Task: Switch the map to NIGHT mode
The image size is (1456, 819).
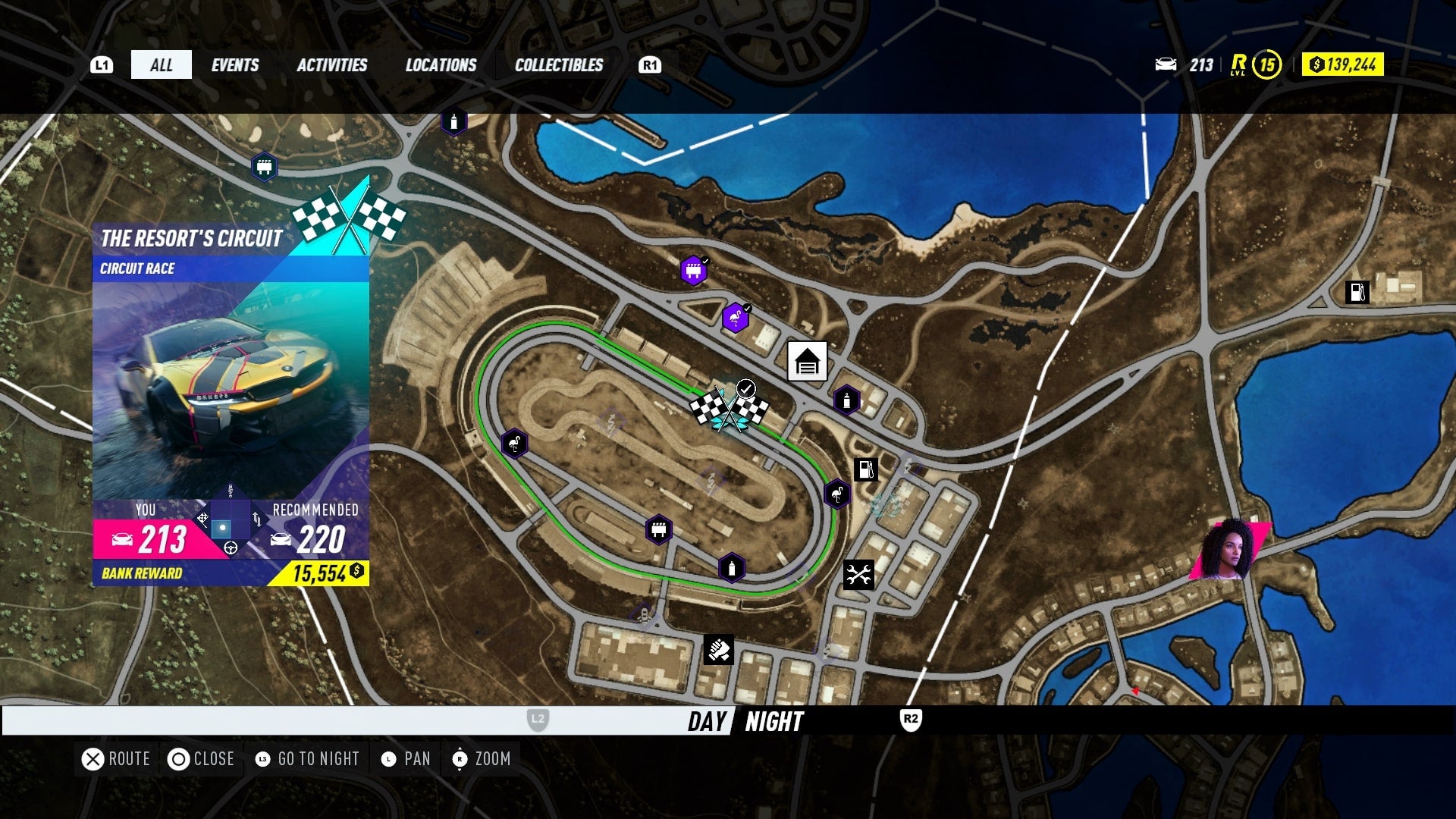Action: 773,723
